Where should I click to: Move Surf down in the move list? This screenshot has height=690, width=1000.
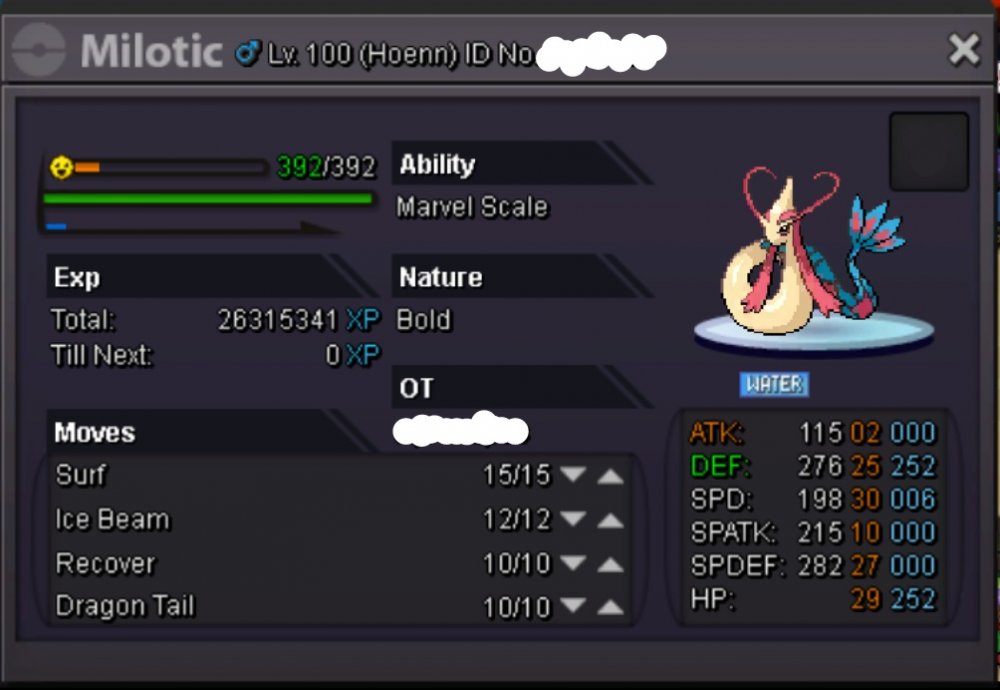point(573,476)
